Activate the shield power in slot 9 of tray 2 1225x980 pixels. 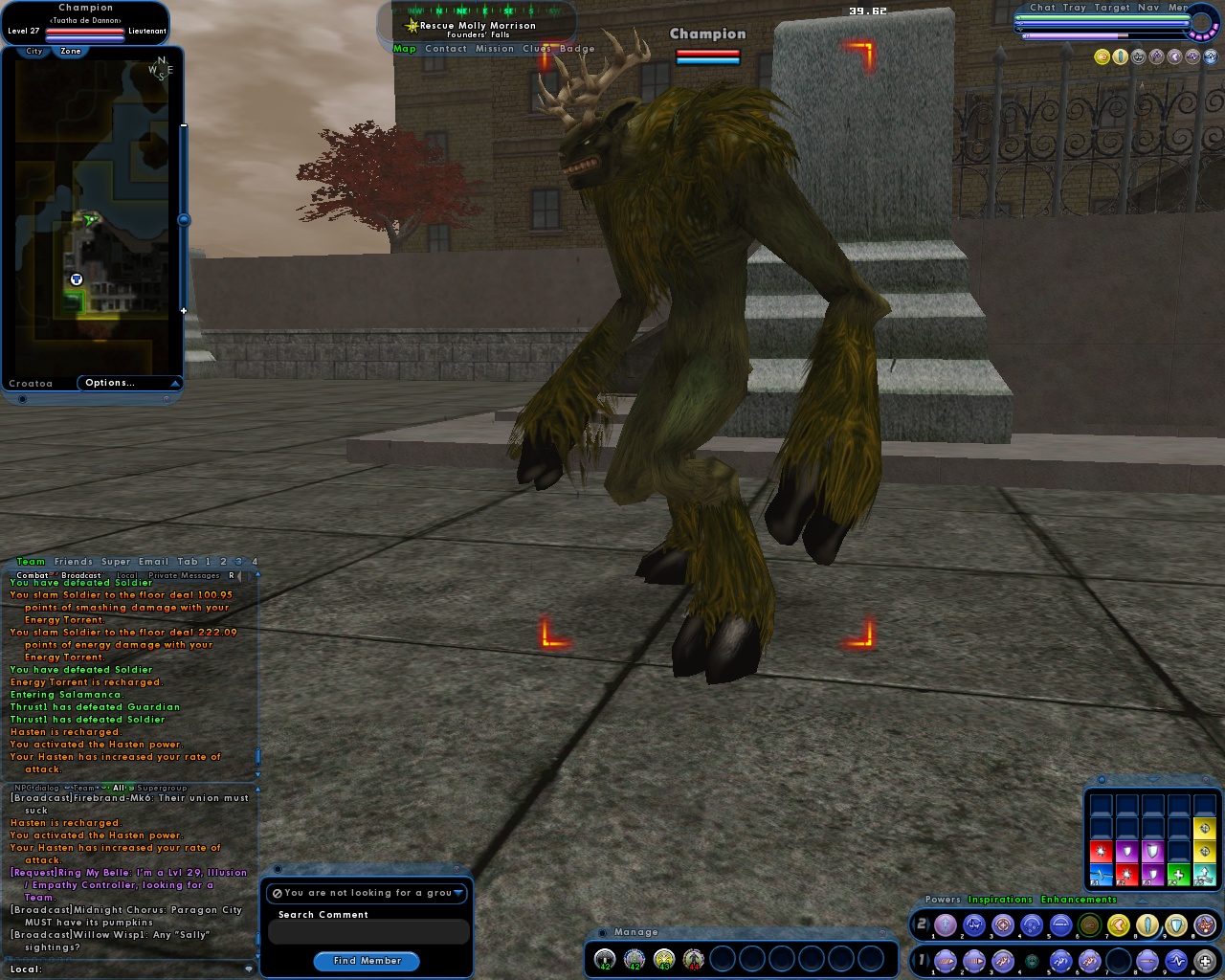pyautogui.click(x=1174, y=925)
